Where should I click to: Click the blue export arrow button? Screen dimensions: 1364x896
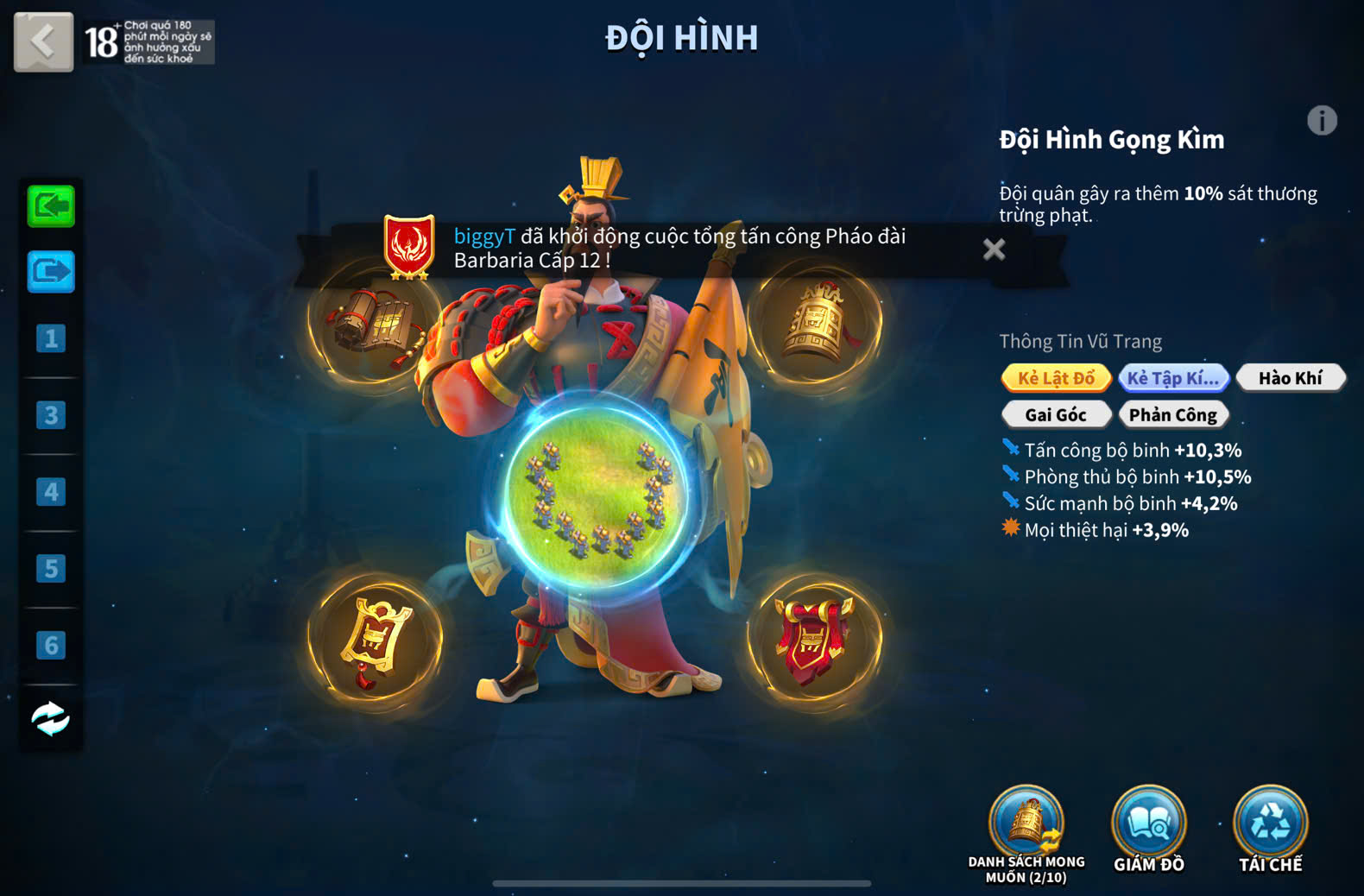click(51, 273)
